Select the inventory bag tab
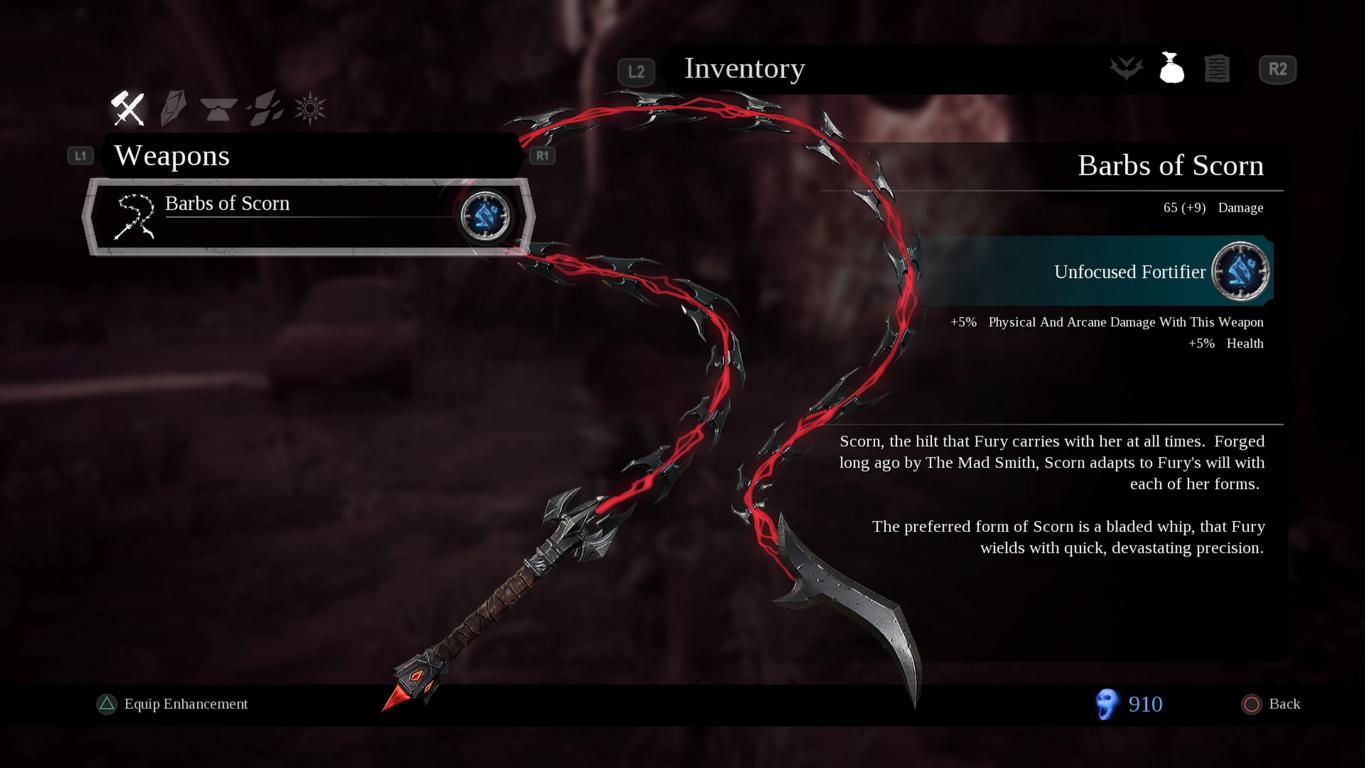 click(1171, 68)
